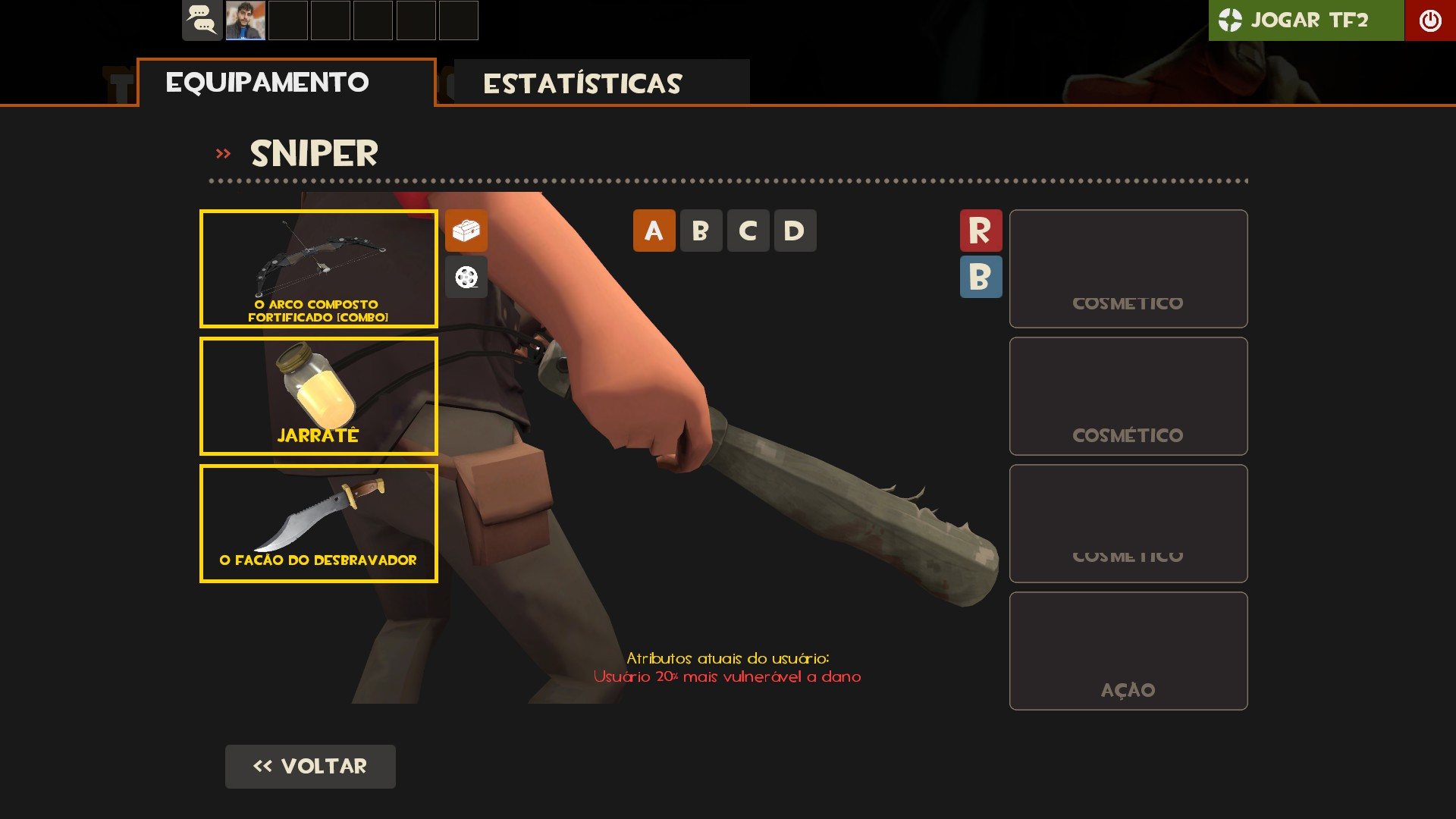Switch to BLU team preview
This screenshot has height=819, width=1456.
click(981, 278)
